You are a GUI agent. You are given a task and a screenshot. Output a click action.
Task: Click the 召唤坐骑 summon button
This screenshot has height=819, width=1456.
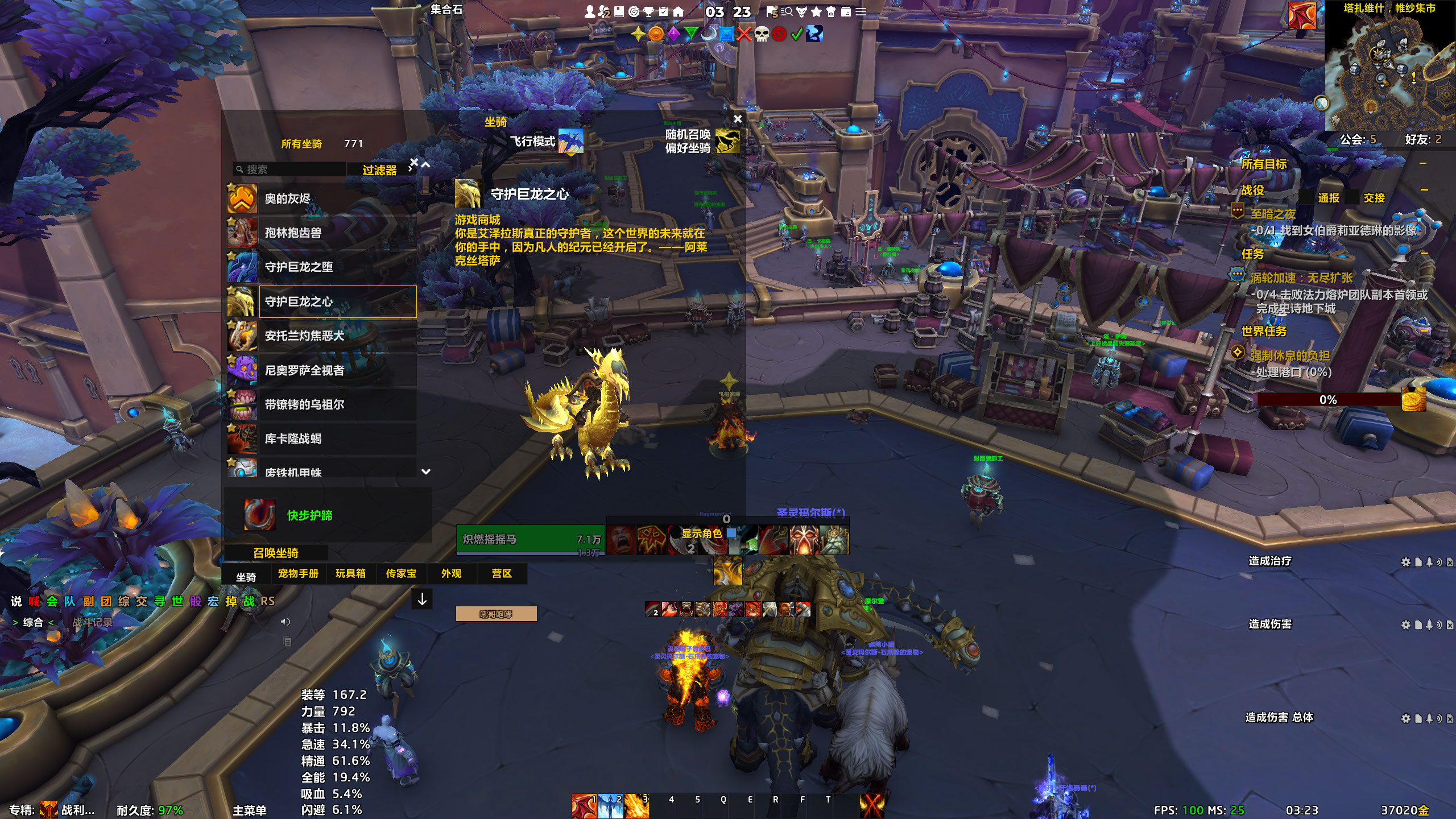tap(276, 553)
